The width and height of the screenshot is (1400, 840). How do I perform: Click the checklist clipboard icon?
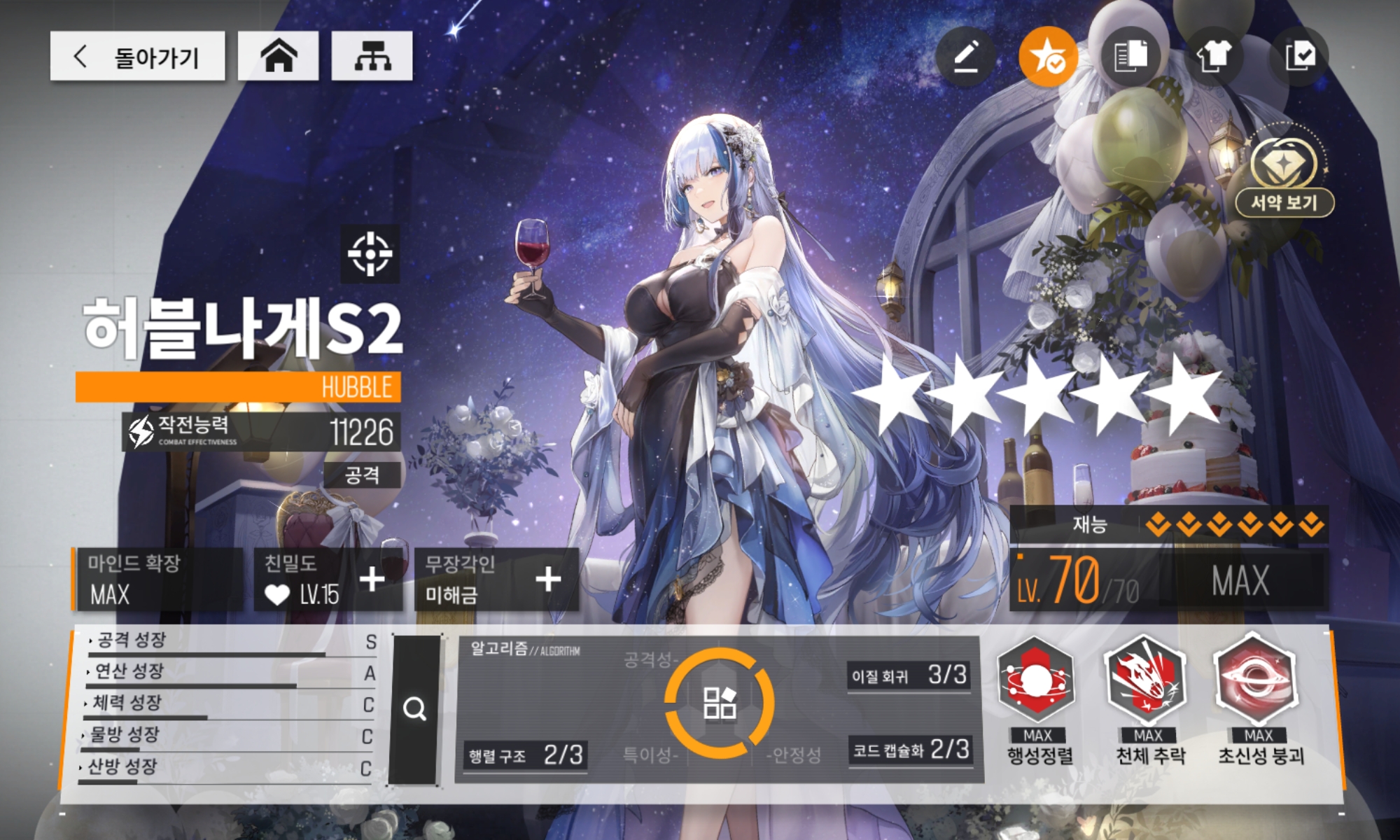1300,56
